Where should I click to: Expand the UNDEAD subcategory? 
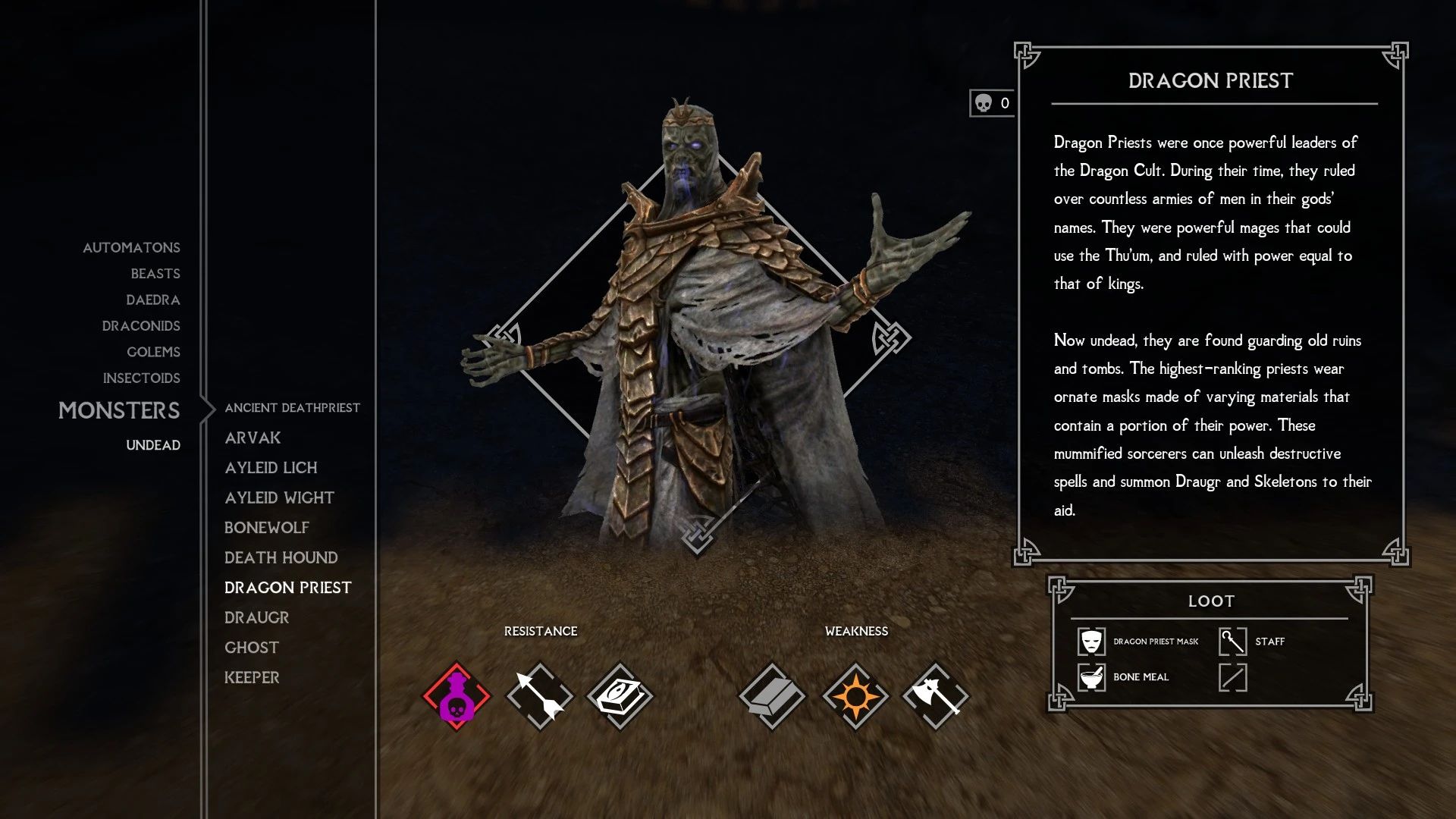[x=153, y=445]
